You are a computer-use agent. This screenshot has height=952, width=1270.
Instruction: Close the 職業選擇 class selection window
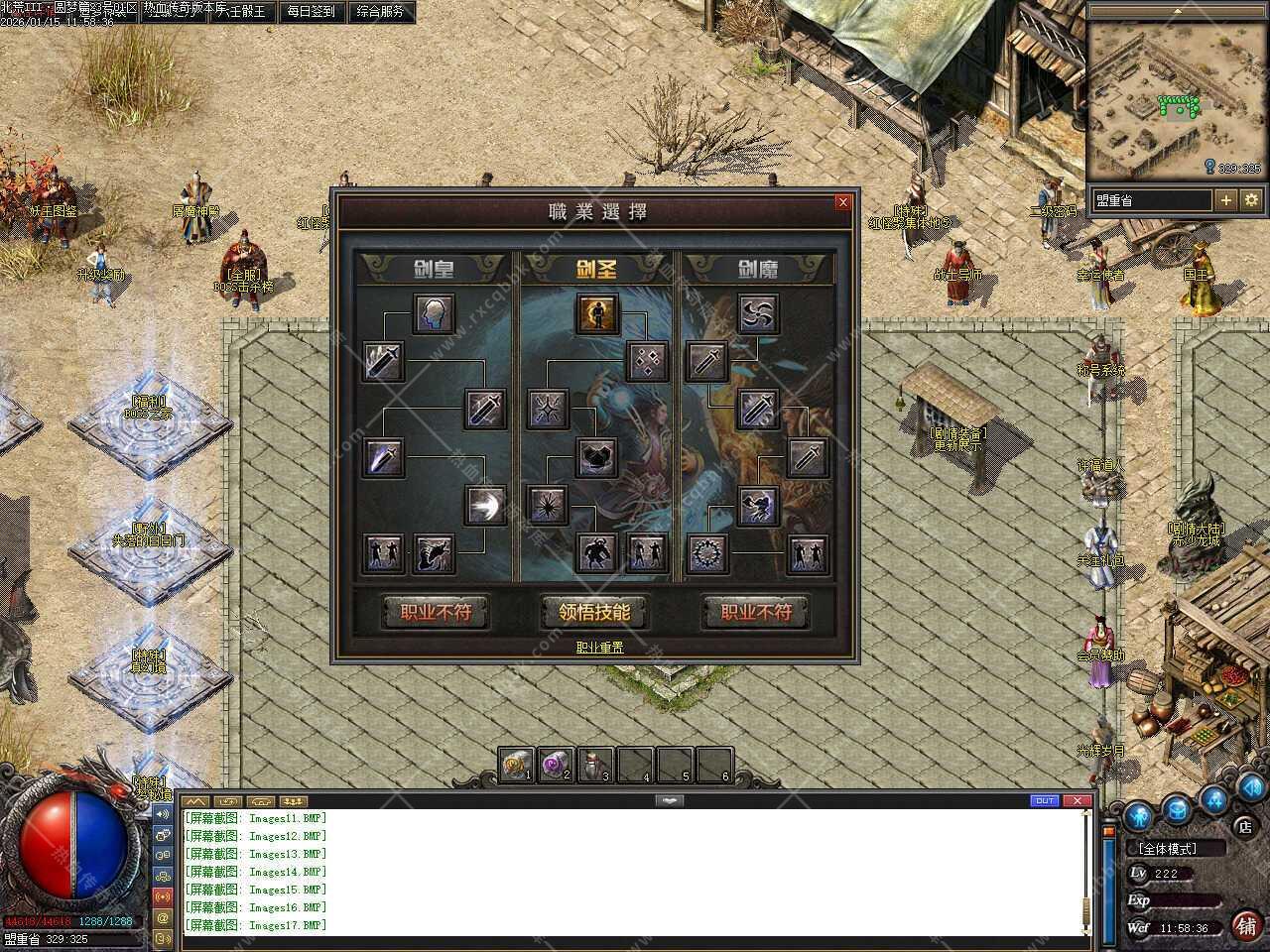(842, 202)
